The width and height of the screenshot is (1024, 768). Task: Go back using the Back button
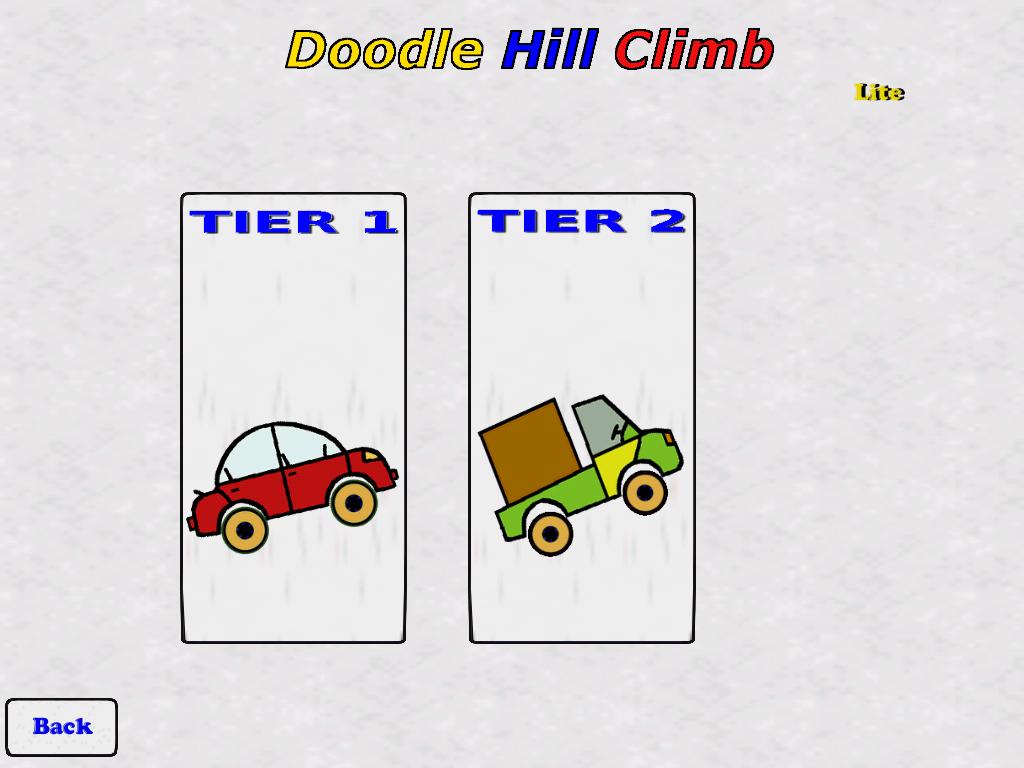pos(61,727)
